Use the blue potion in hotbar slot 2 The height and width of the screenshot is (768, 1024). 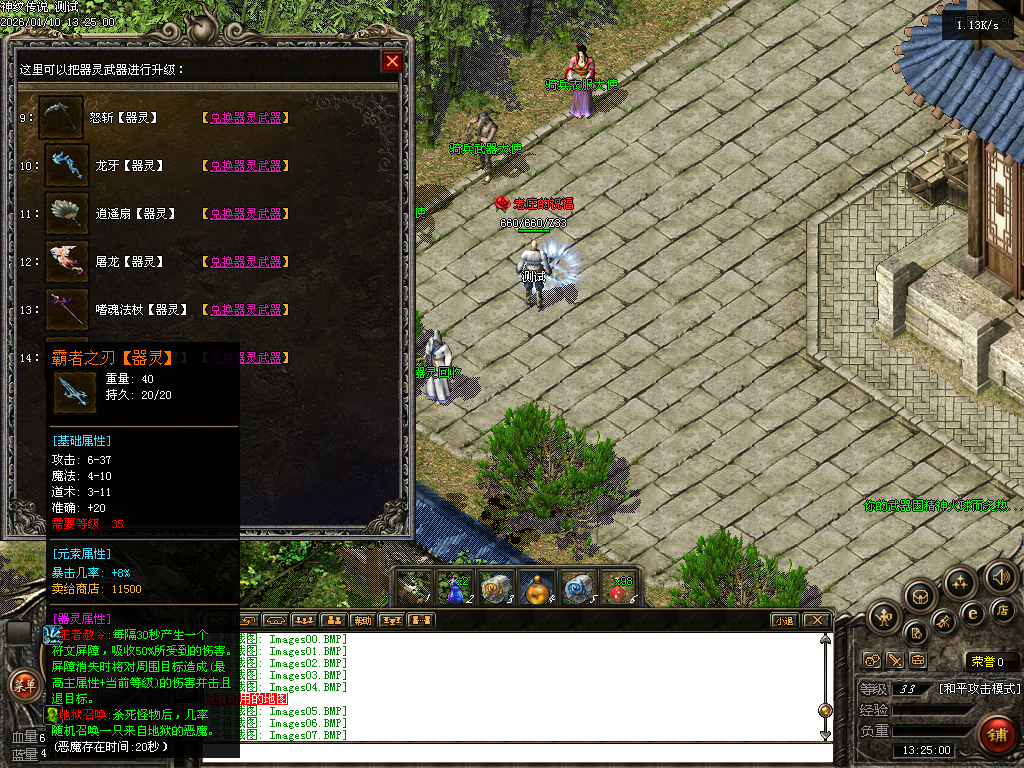455,588
